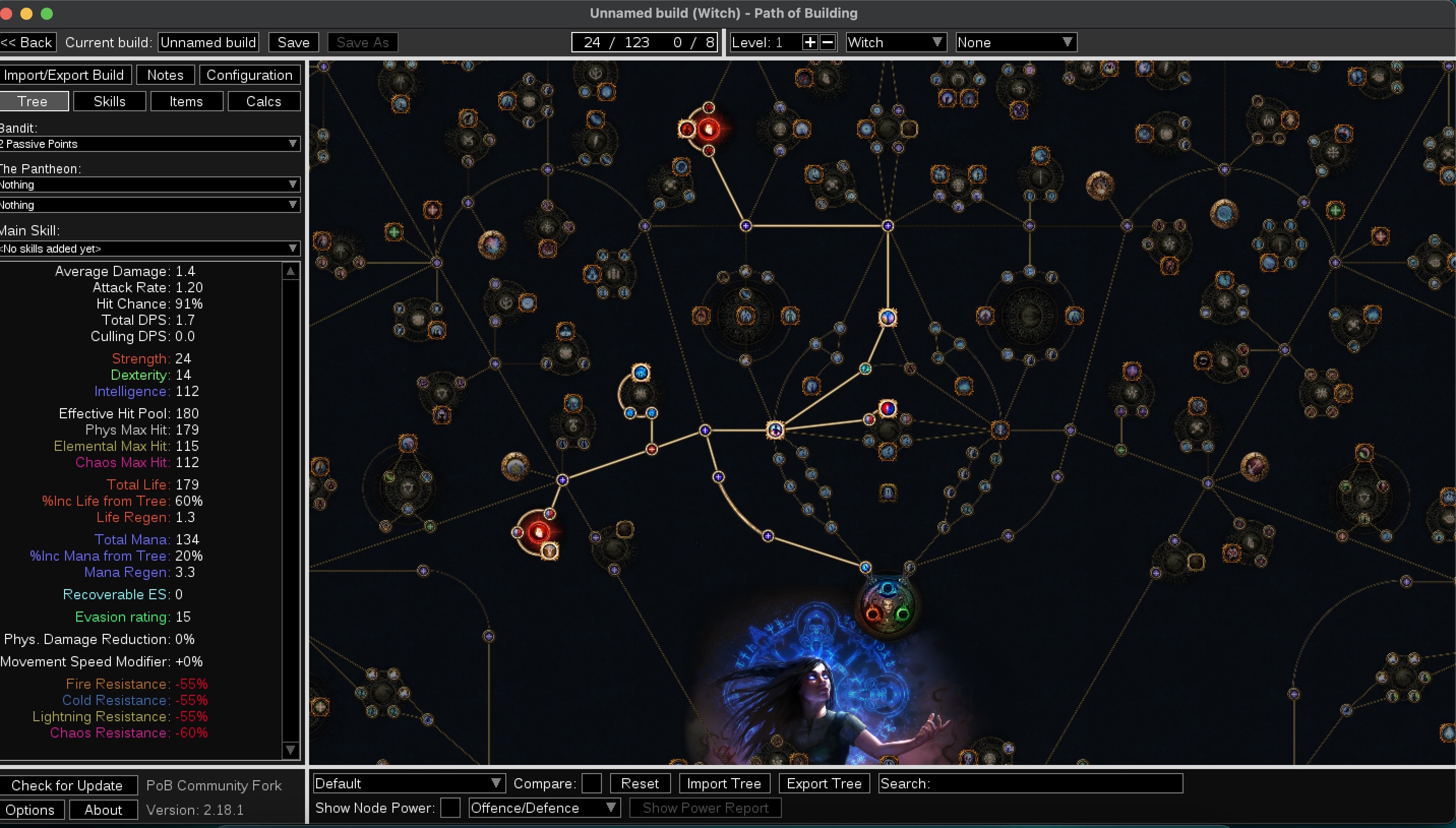Open the Bandit dropdown showing 2 Passive Points

pyautogui.click(x=150, y=144)
